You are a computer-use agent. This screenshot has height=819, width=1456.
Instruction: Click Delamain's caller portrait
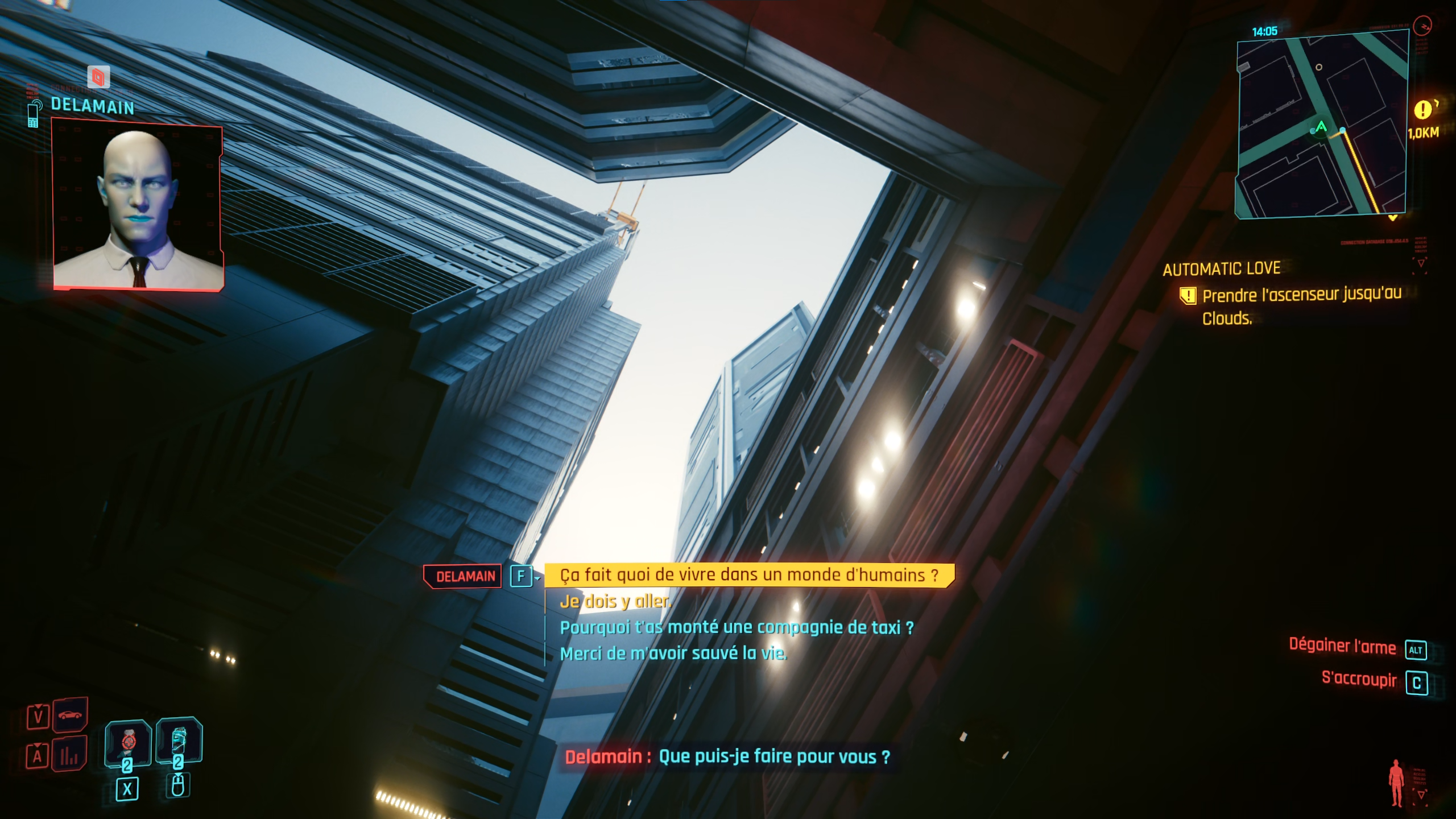pos(138,205)
